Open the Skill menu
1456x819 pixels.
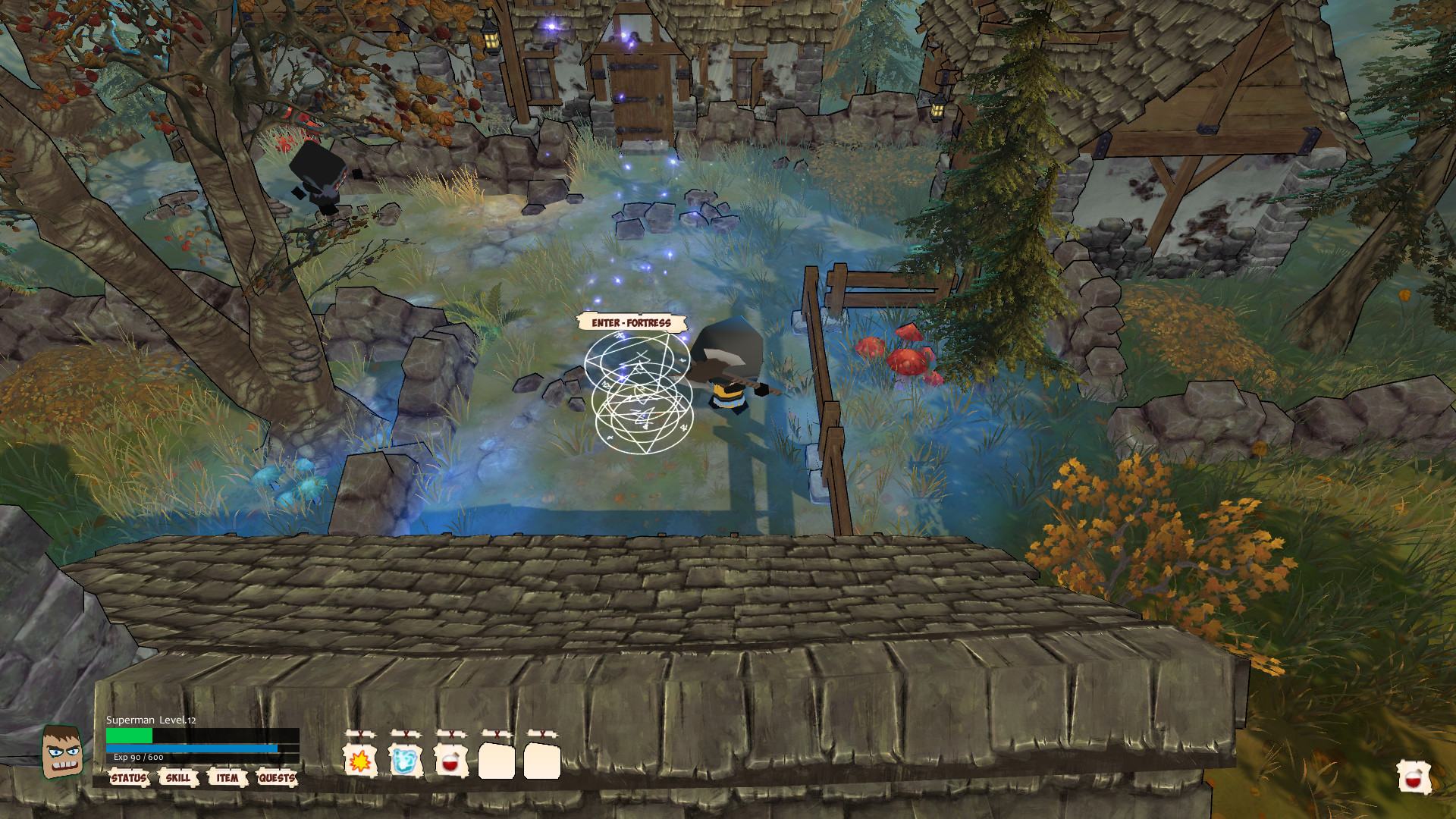coord(178,778)
